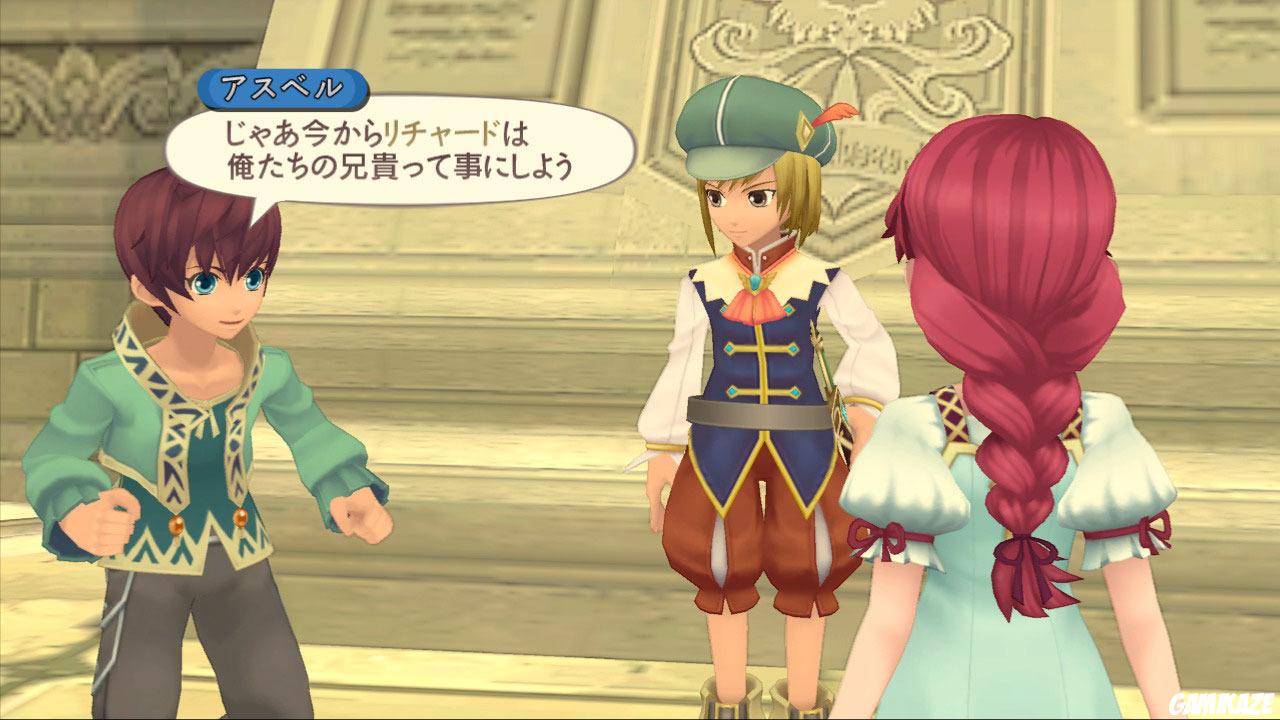Select Asbel, the boy in the green jacket
The height and width of the screenshot is (720, 1280).
(200, 400)
